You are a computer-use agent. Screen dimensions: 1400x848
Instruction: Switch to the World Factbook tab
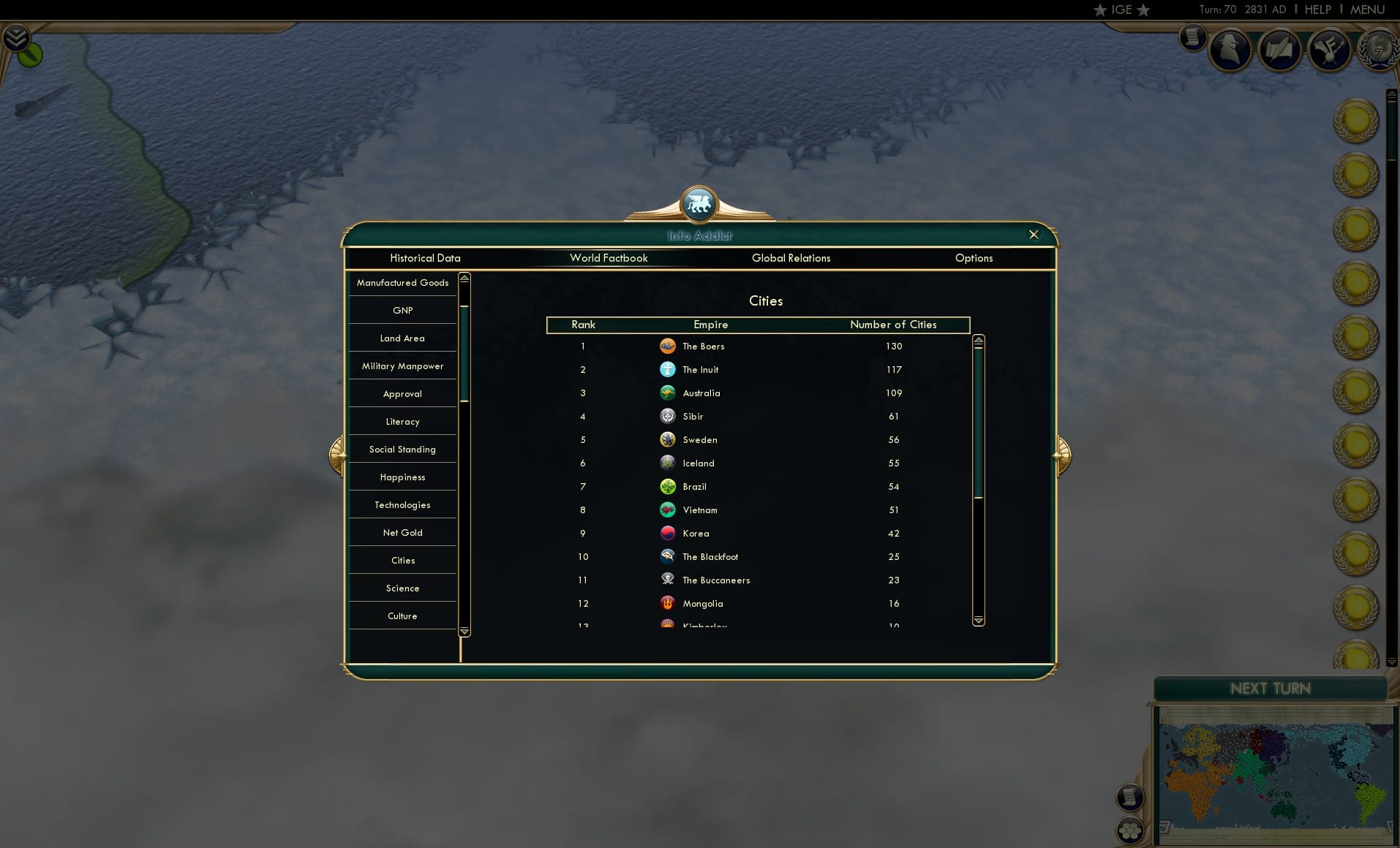(609, 258)
